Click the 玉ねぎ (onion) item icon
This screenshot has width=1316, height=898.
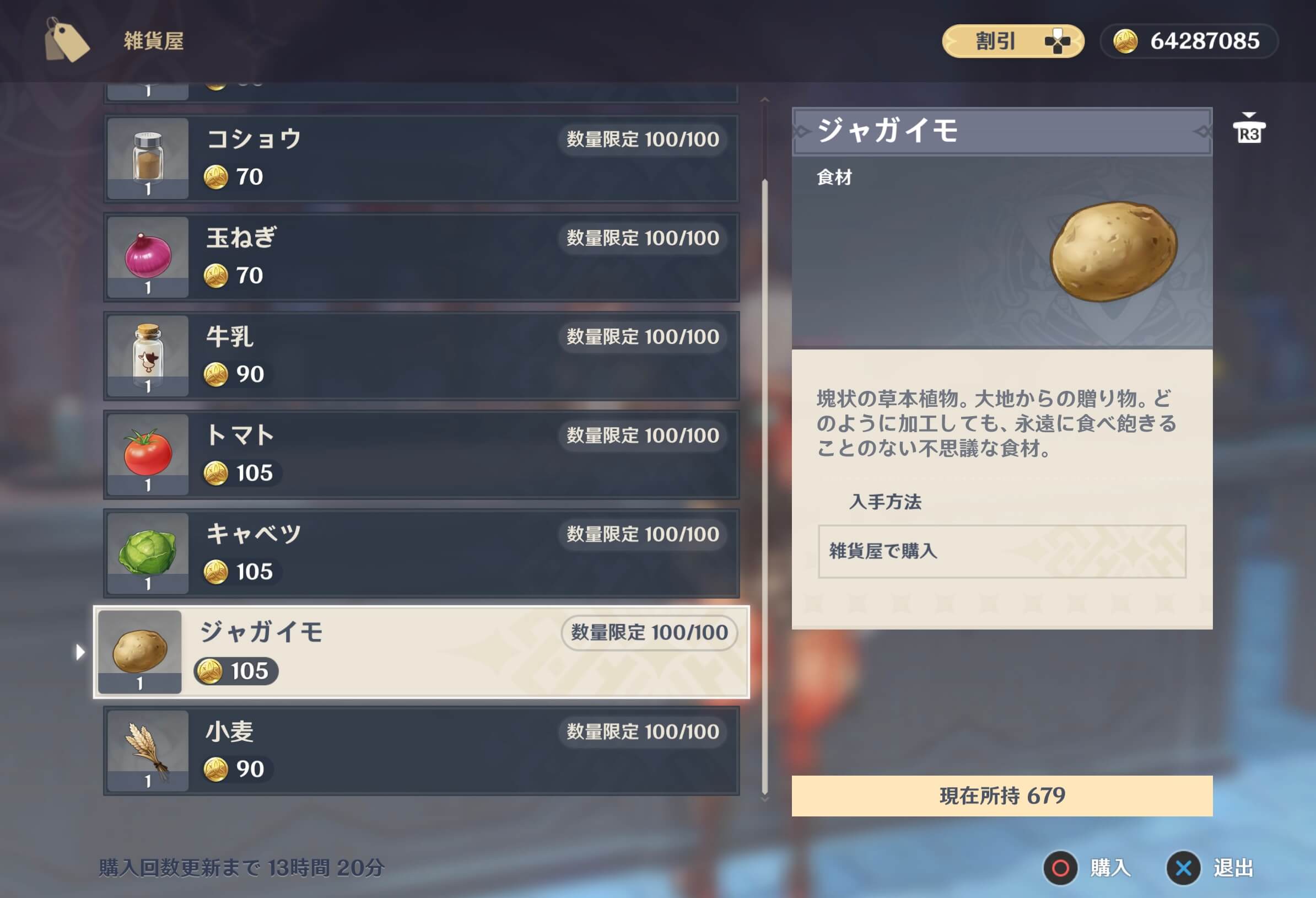[x=147, y=257]
